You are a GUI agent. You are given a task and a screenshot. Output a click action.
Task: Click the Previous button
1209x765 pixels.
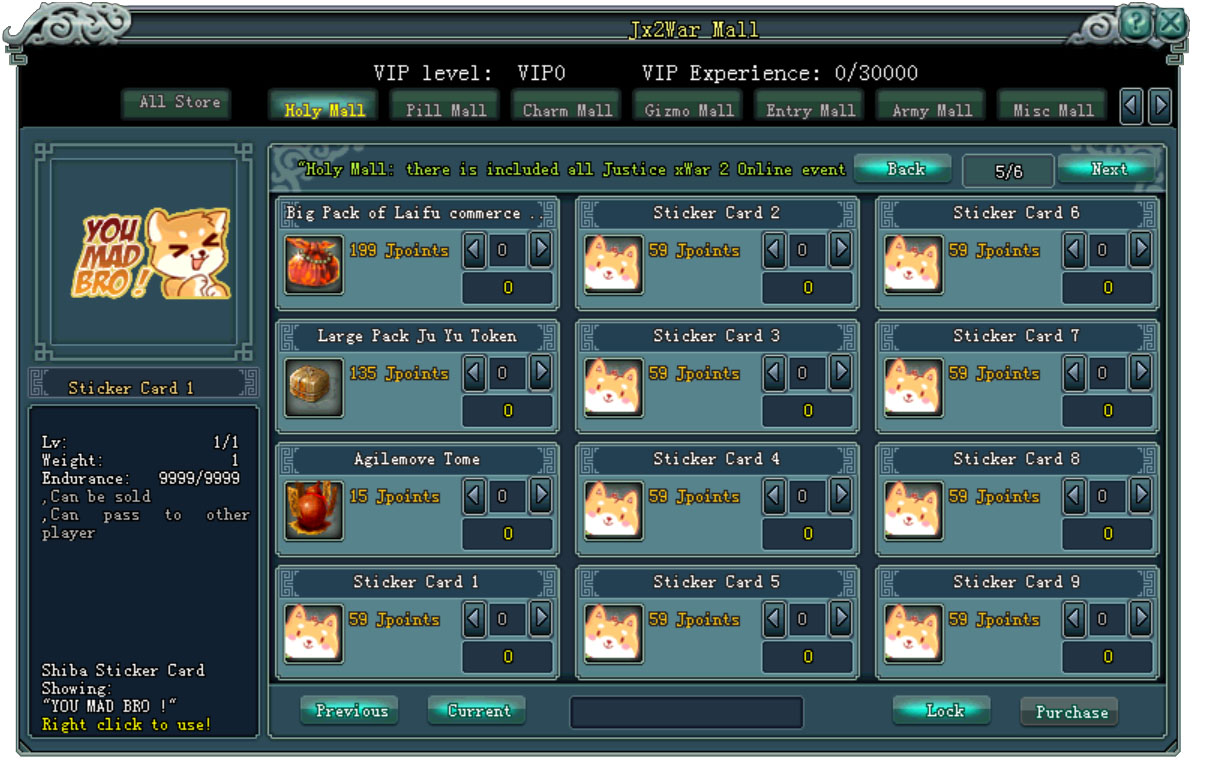(x=350, y=711)
